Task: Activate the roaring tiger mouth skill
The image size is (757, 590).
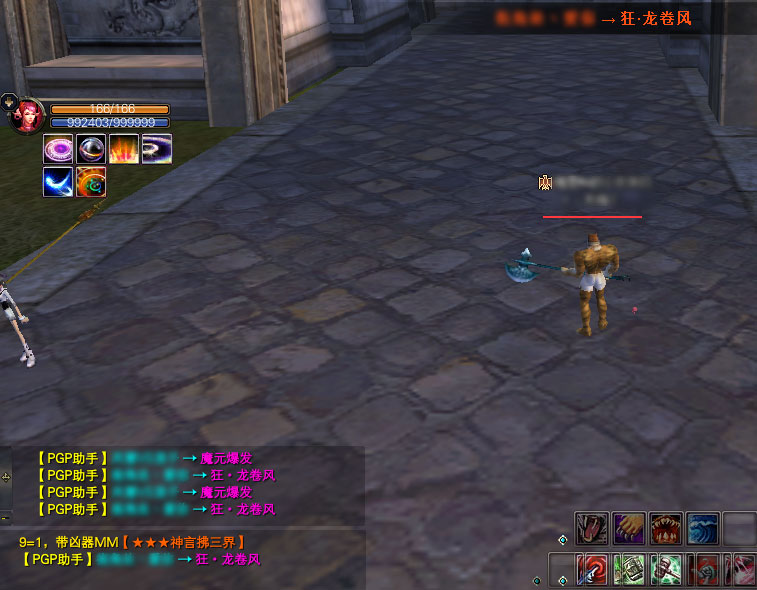Action: (591, 528)
